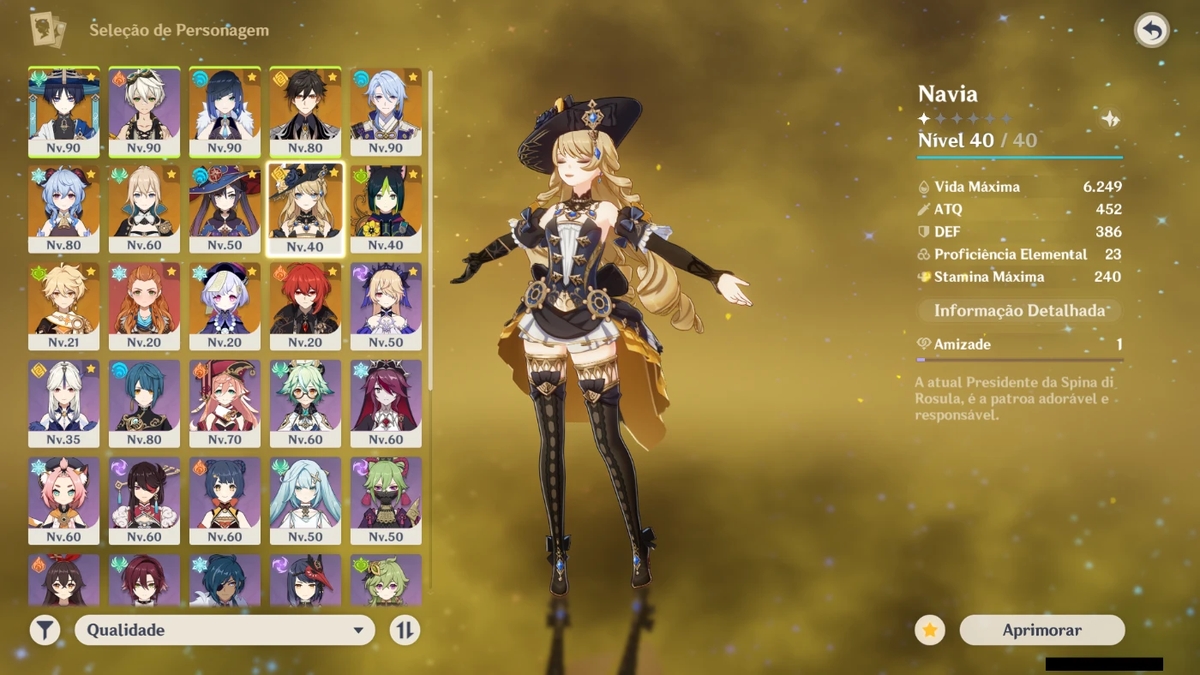Pick Mona's level 50 portrait
Image resolution: width=1200 pixels, height=675 pixels.
(x=225, y=208)
